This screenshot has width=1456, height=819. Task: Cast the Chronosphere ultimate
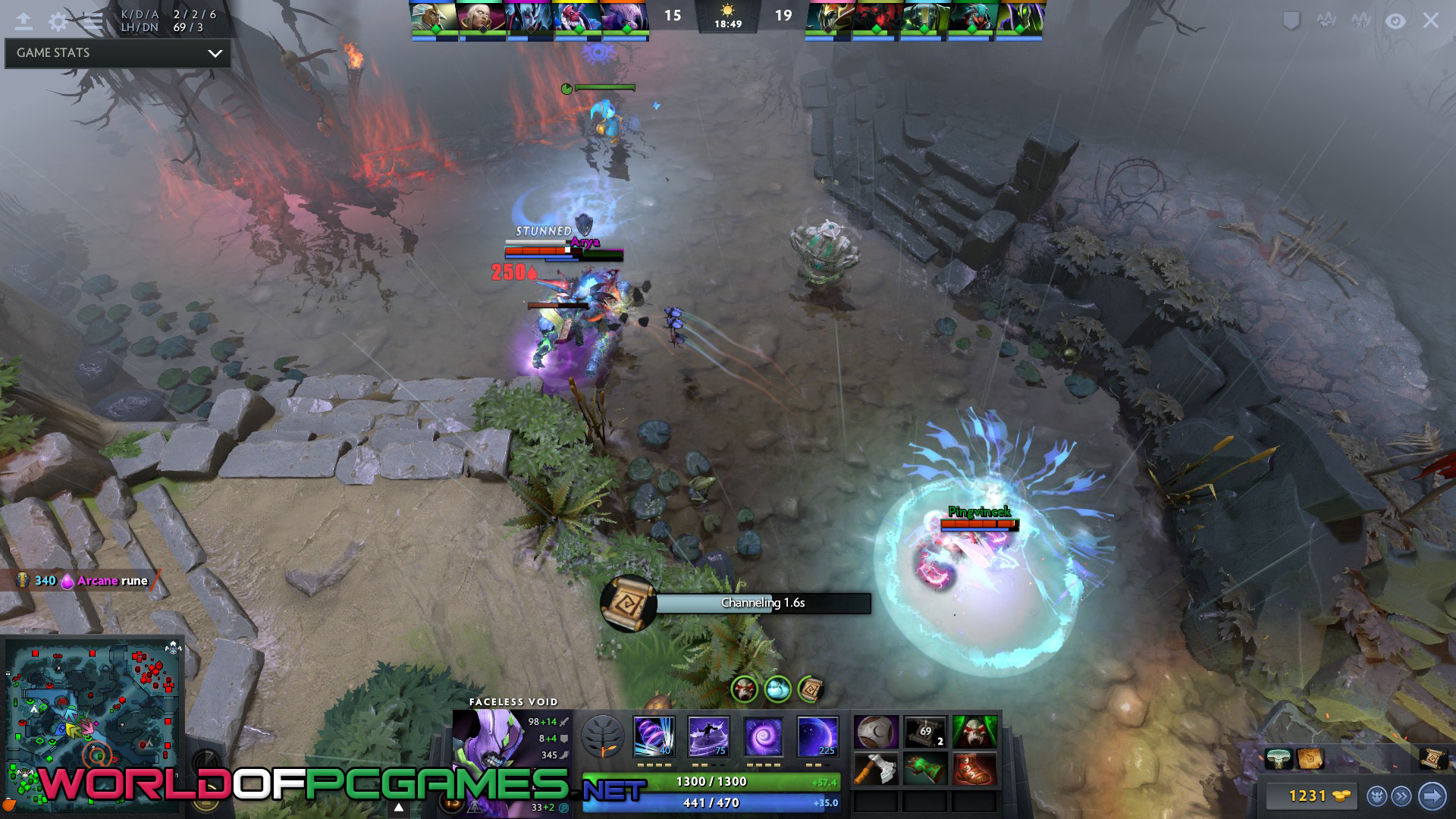817,736
